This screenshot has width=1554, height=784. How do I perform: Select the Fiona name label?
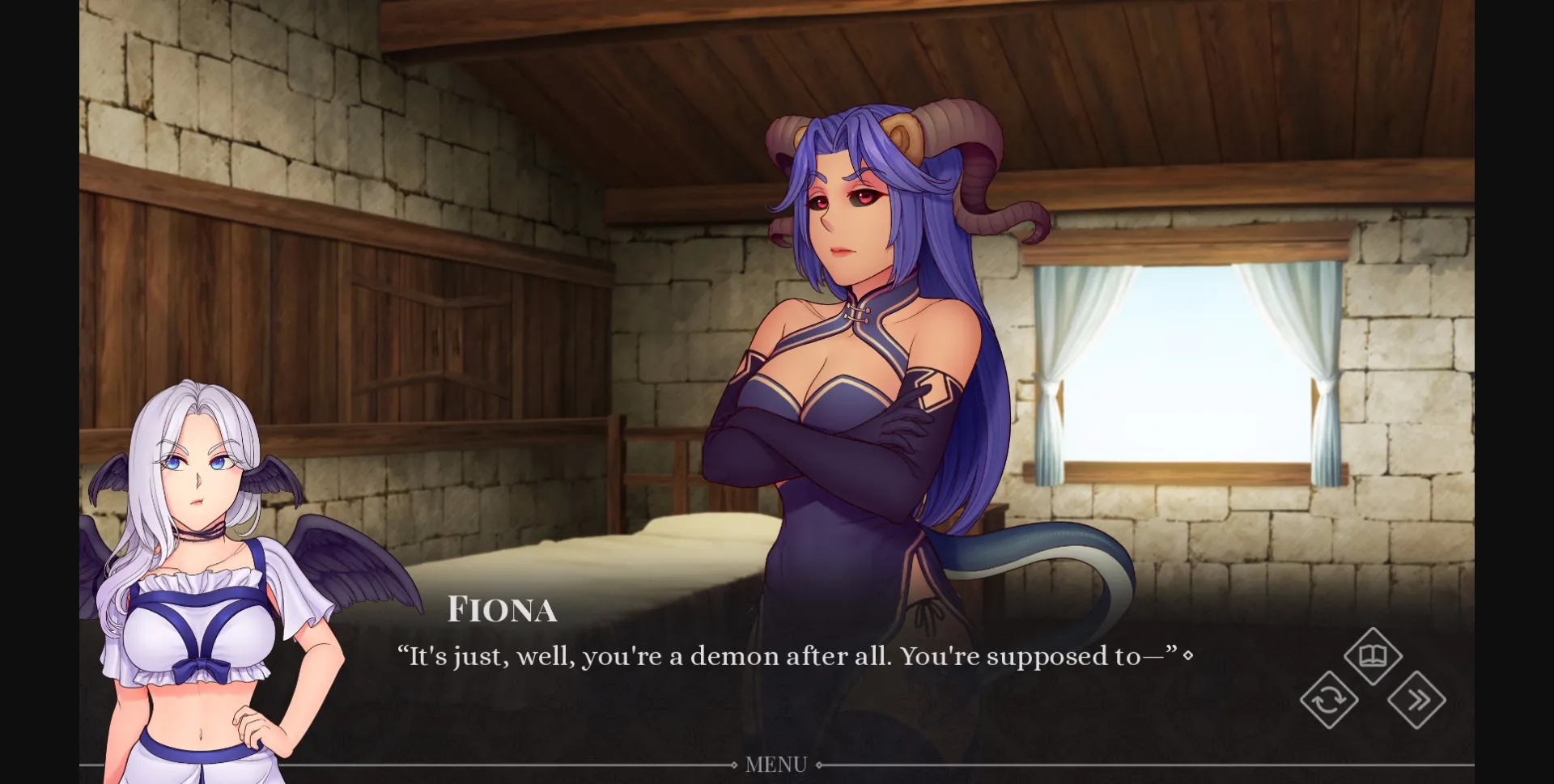coord(503,610)
